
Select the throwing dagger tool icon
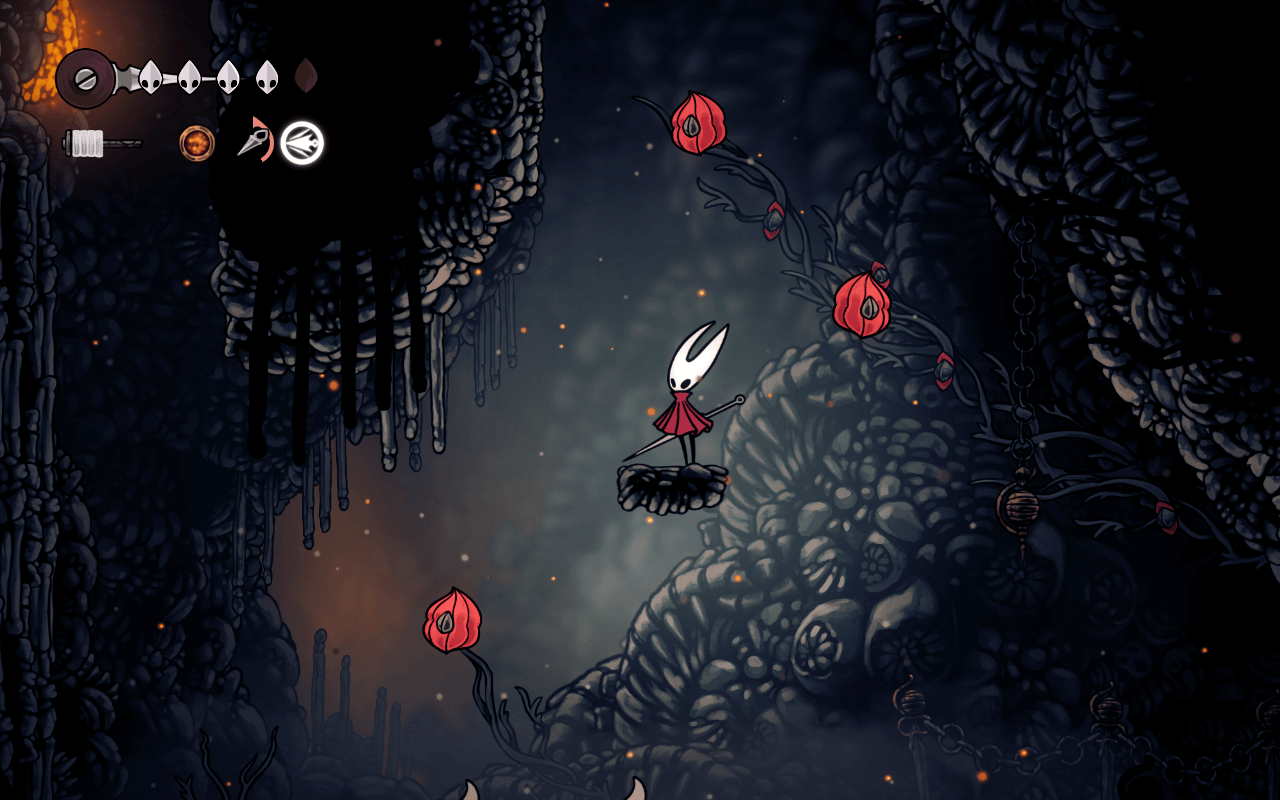252,141
